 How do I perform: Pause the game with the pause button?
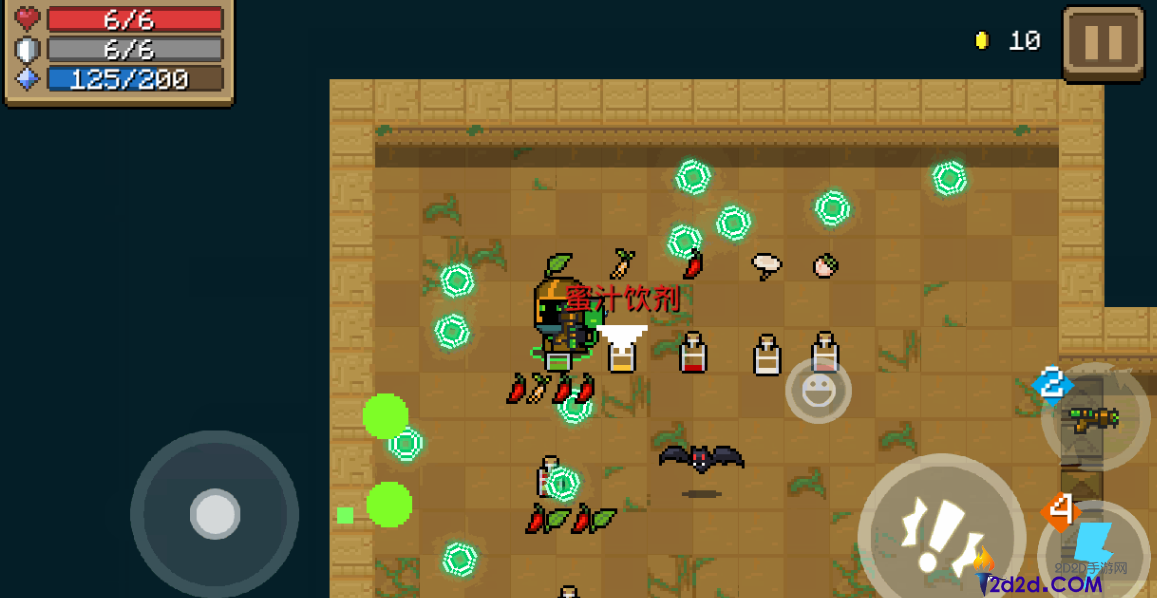[x=1103, y=43]
